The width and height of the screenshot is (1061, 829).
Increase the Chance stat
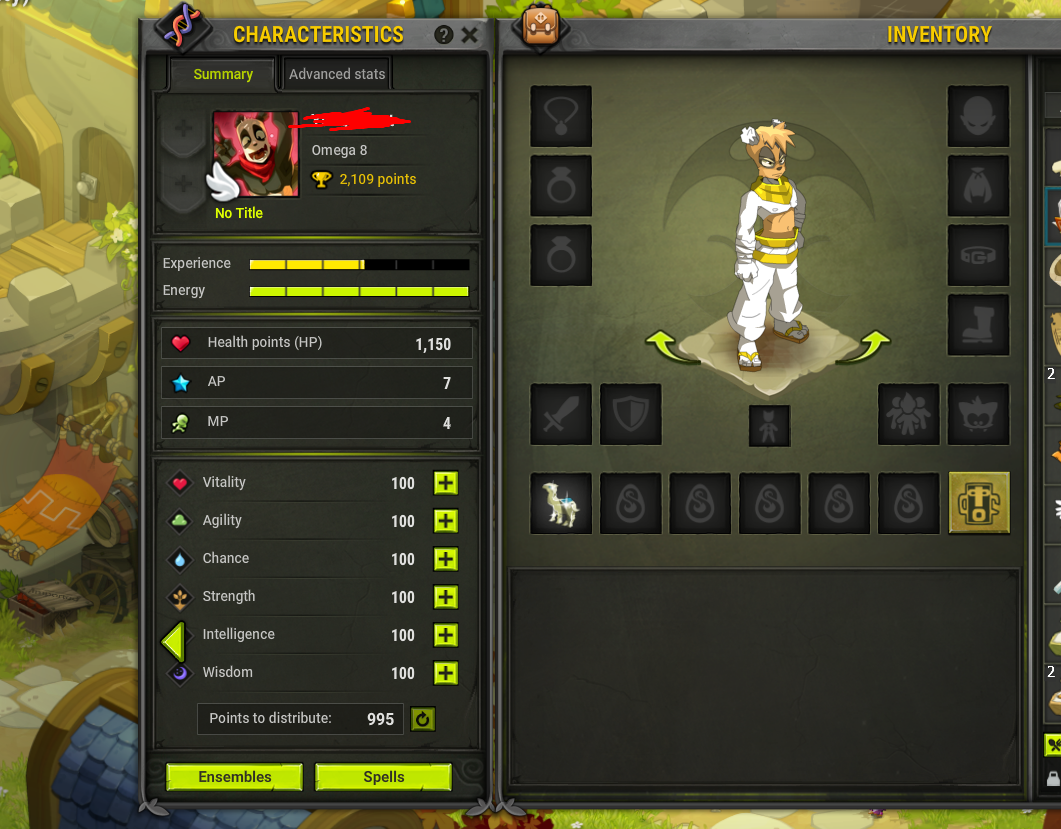click(446, 559)
